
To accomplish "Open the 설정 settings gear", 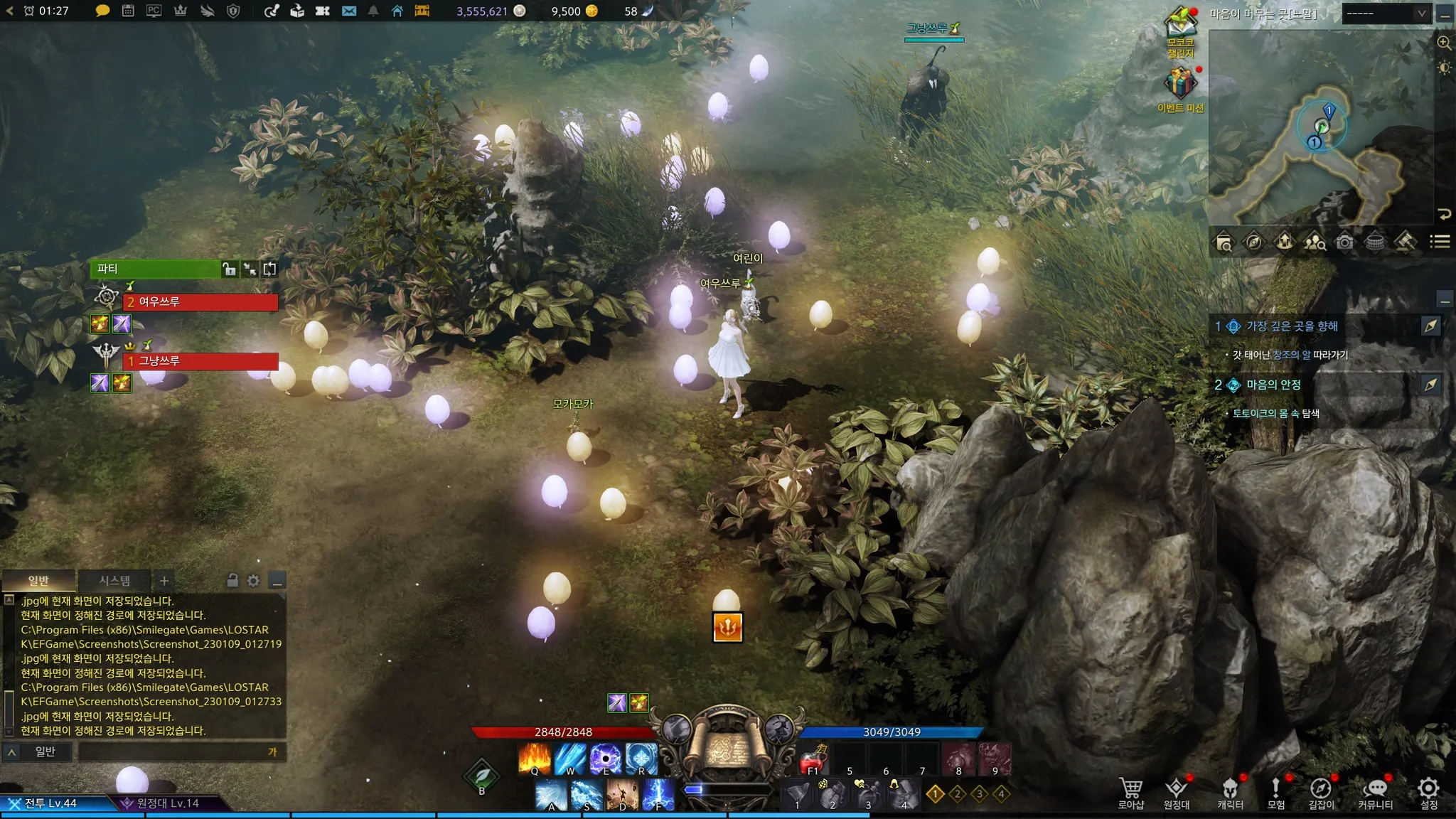I will point(1428,792).
